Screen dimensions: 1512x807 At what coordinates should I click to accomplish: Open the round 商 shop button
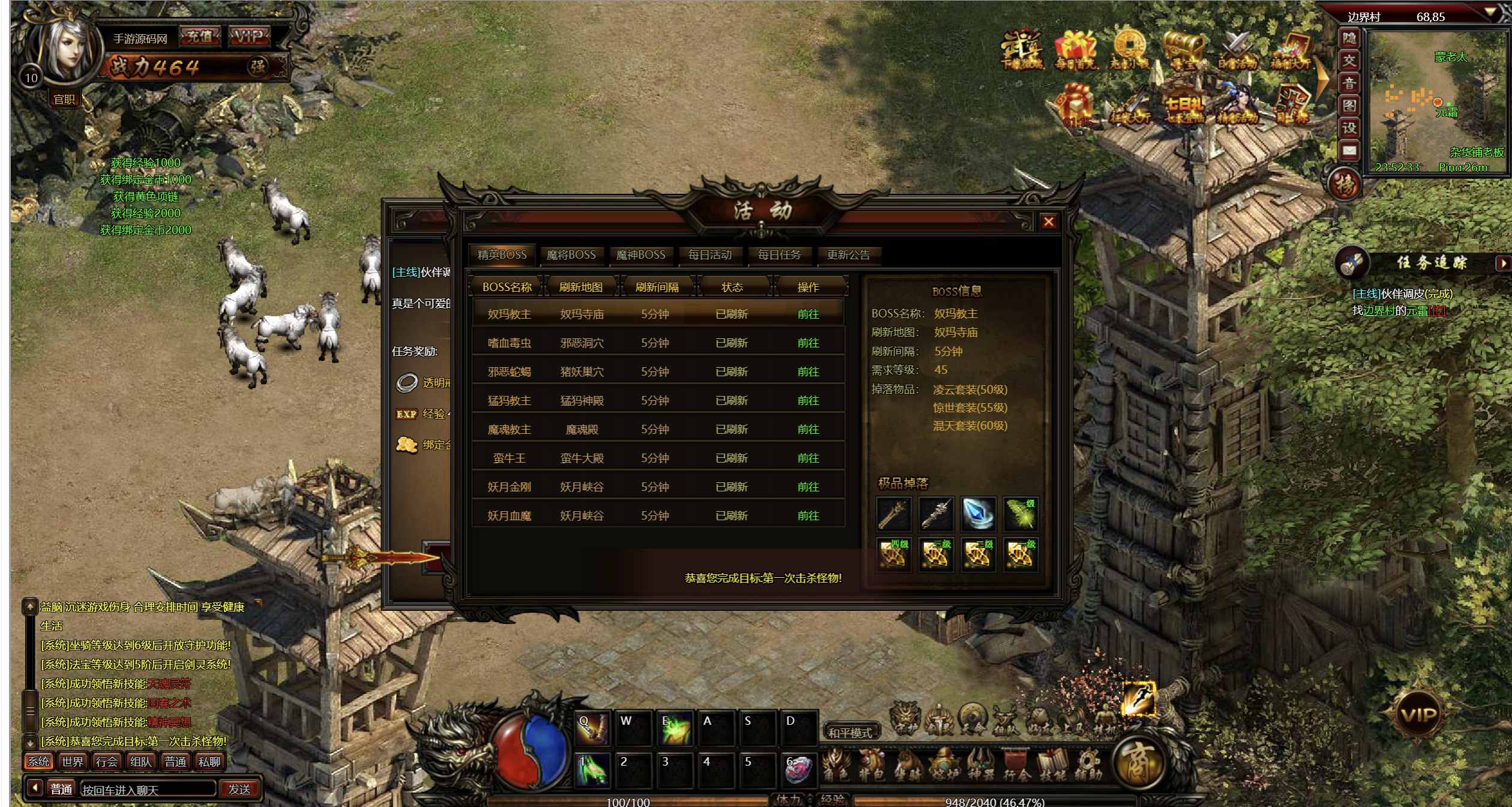click(1138, 763)
